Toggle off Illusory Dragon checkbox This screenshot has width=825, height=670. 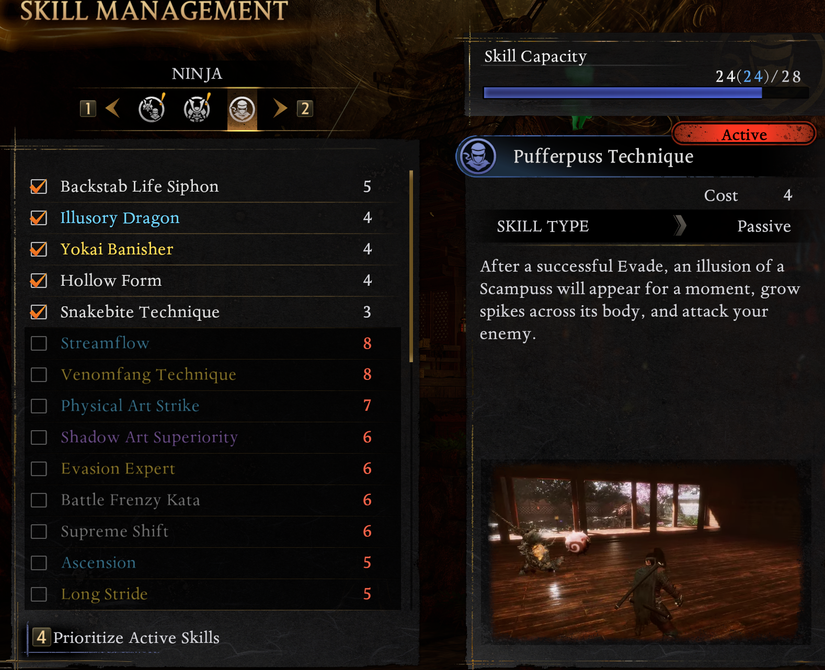39,218
